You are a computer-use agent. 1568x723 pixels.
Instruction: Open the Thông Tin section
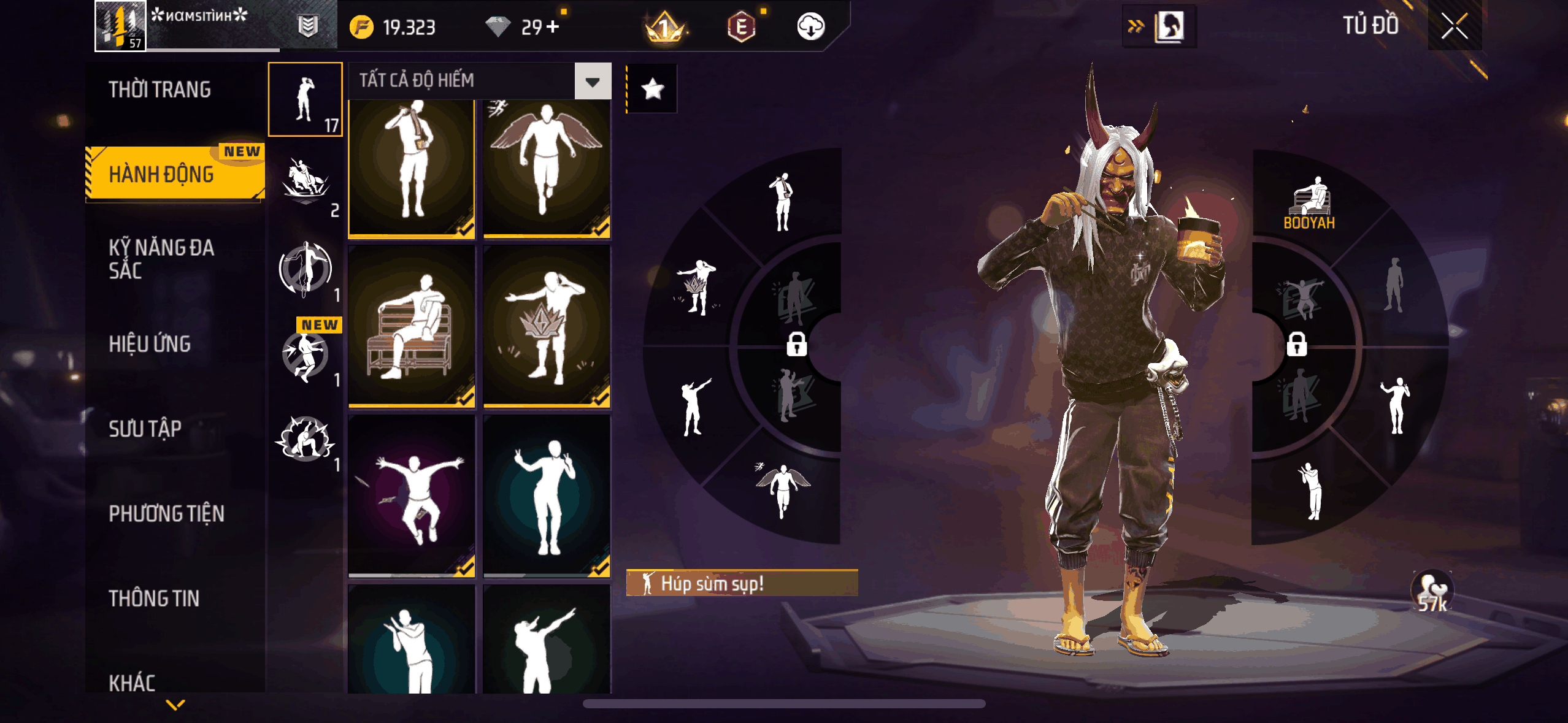point(154,598)
